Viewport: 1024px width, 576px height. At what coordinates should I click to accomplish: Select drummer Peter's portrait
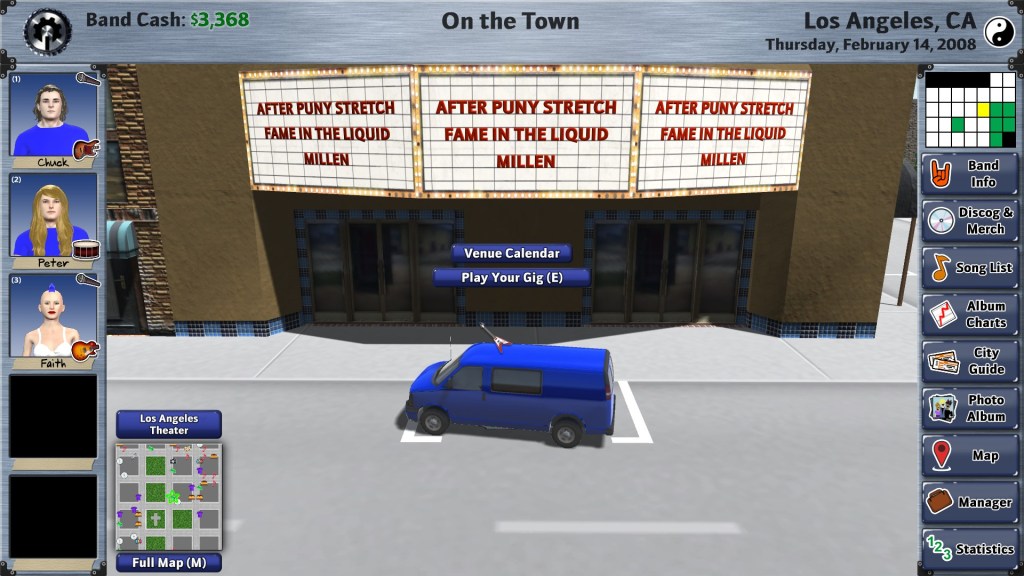(53, 216)
